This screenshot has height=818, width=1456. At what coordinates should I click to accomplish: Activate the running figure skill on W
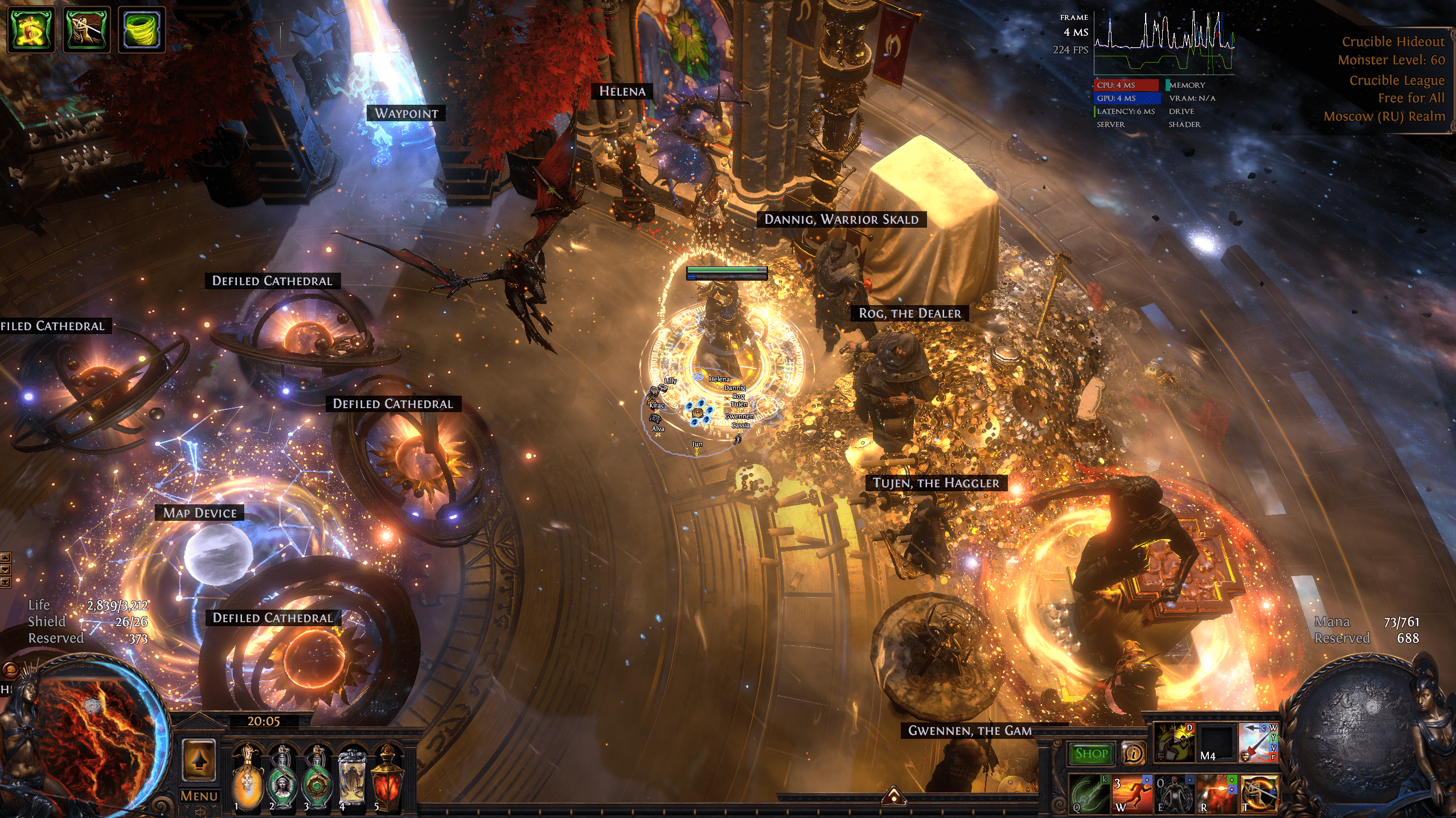(1131, 793)
